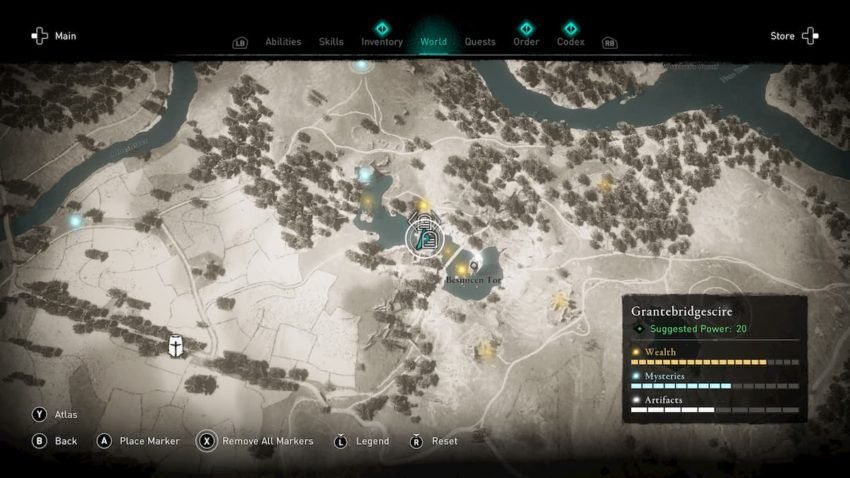Select the Besuncen Tor location marker
The image size is (850, 478).
click(474, 265)
